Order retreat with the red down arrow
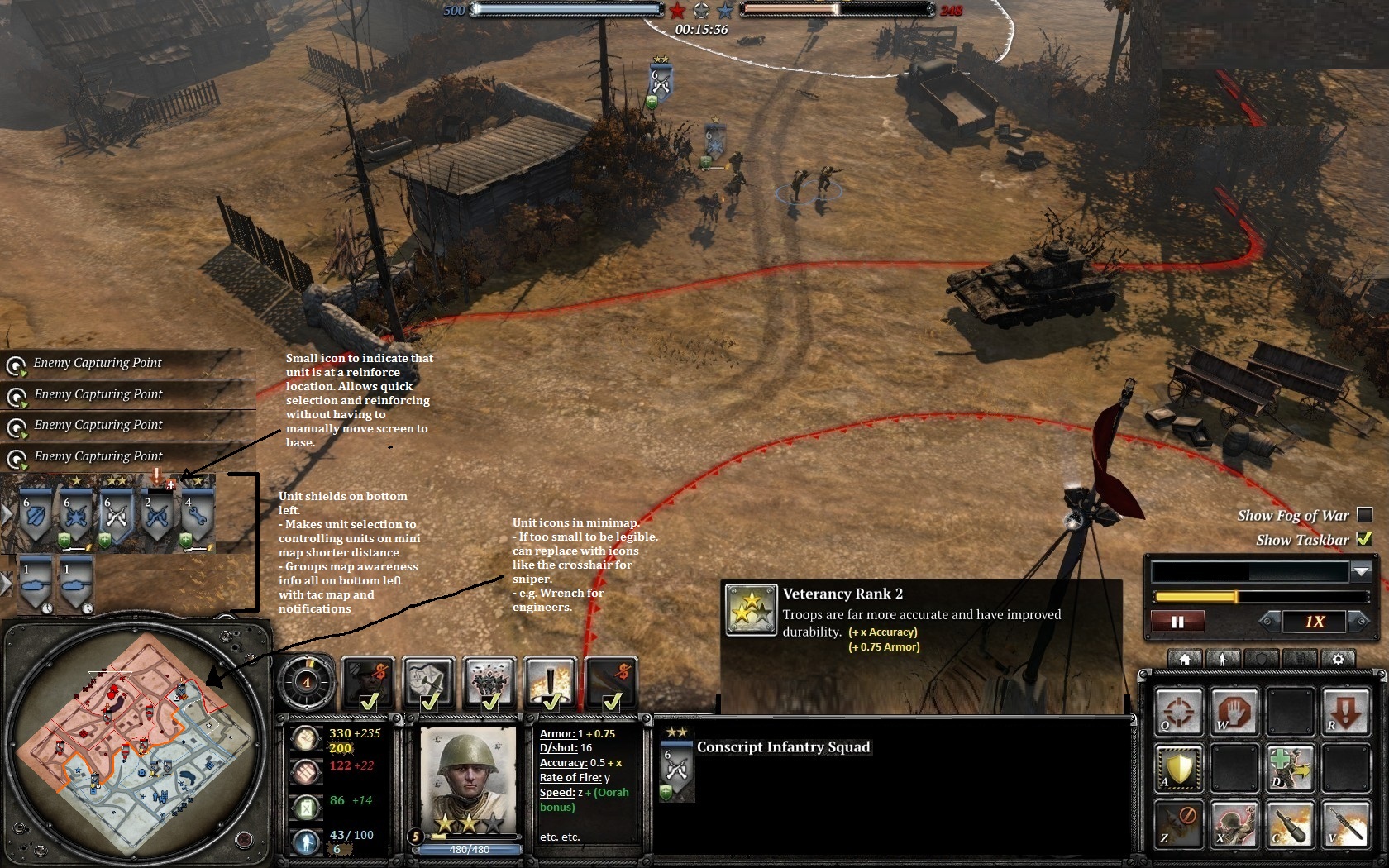Screen dimensions: 1389x868 coord(1345,712)
